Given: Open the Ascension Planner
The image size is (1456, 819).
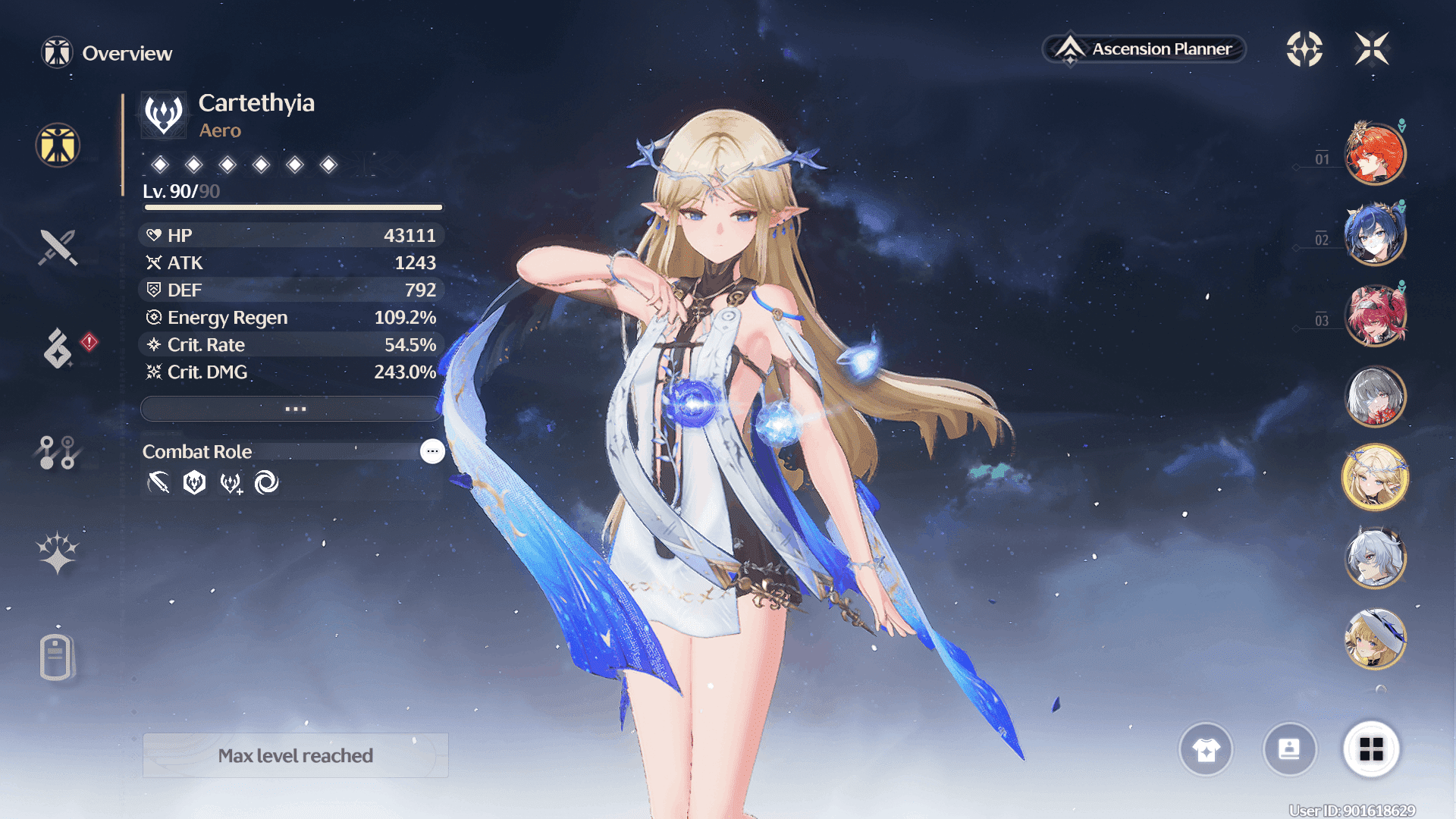Looking at the screenshot, I should coord(1145,49).
